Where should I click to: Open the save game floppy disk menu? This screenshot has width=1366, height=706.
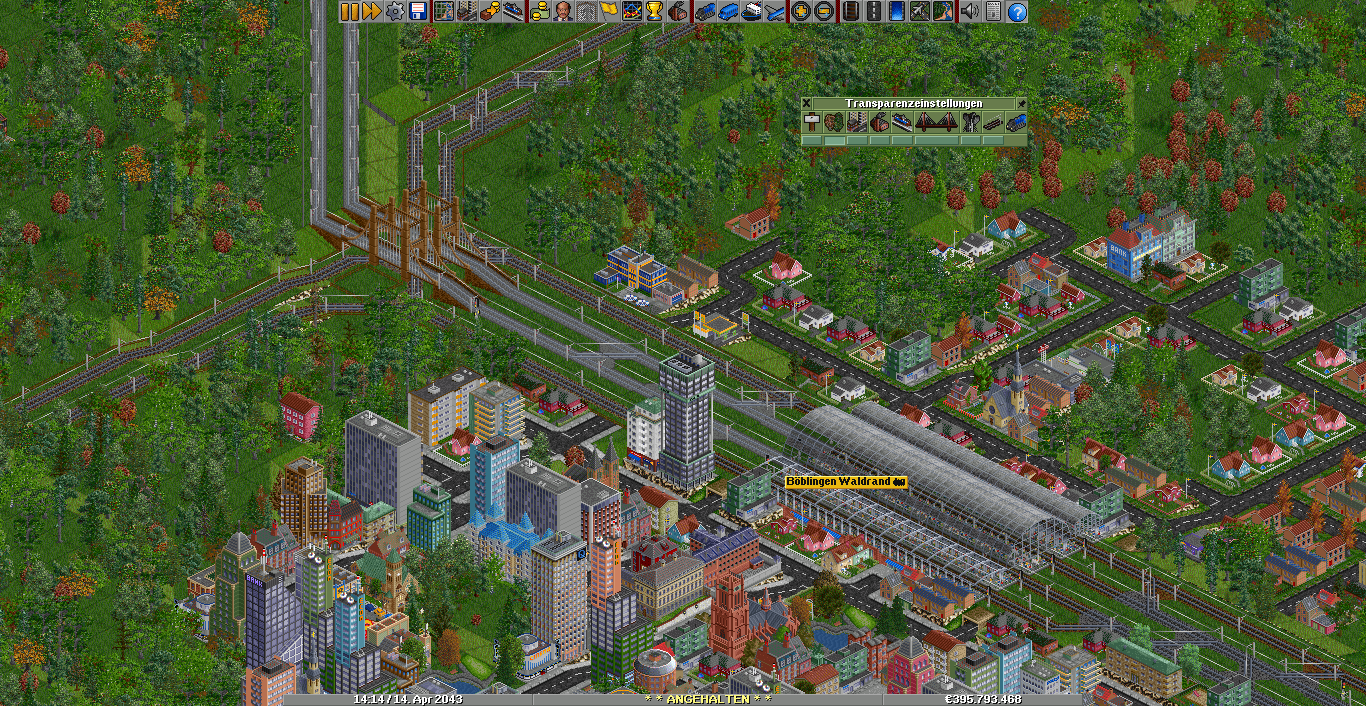[x=418, y=12]
